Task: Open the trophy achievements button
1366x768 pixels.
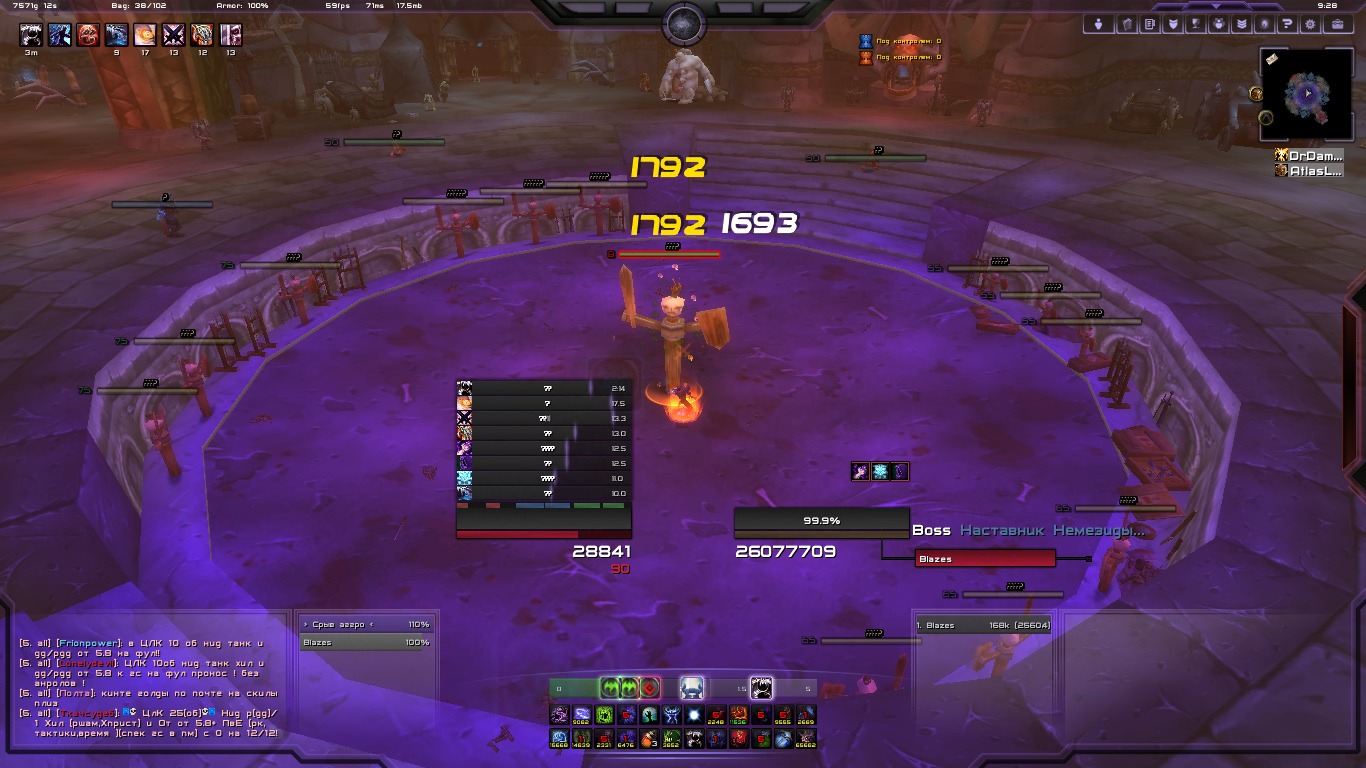Action: 1195,24
